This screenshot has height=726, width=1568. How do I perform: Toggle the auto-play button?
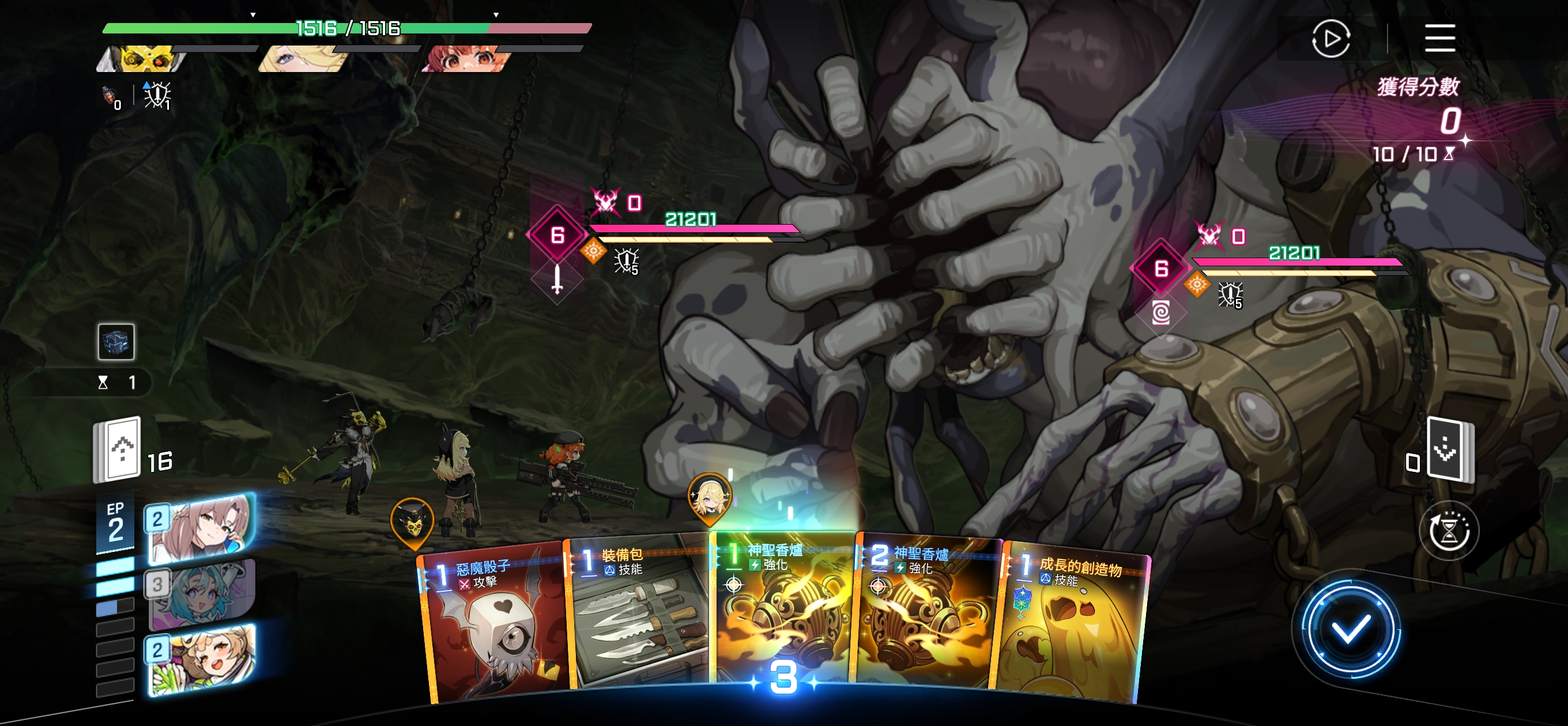click(1331, 39)
